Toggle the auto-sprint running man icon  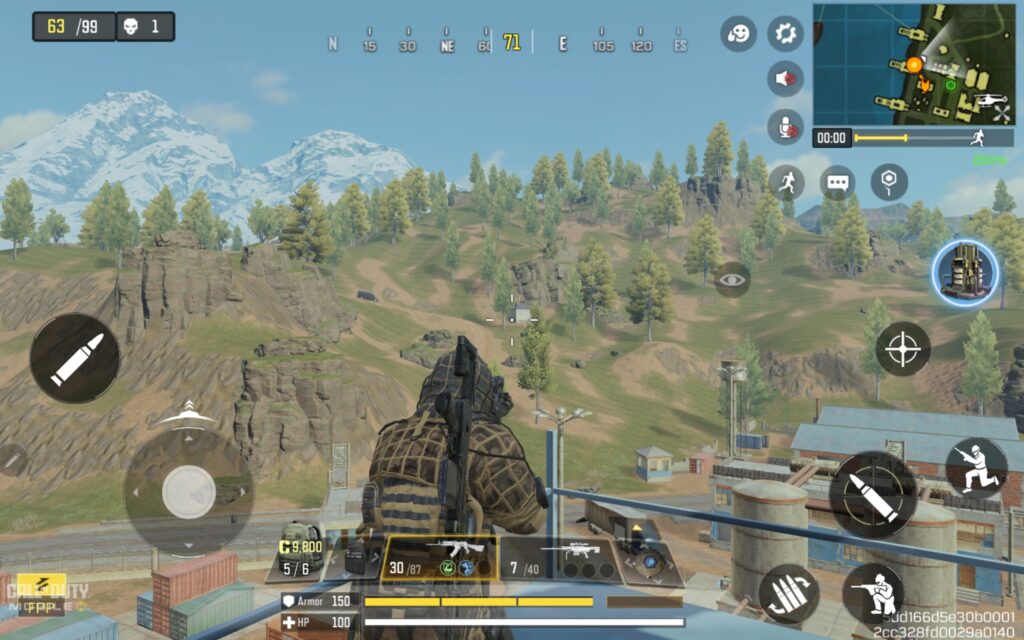[787, 182]
